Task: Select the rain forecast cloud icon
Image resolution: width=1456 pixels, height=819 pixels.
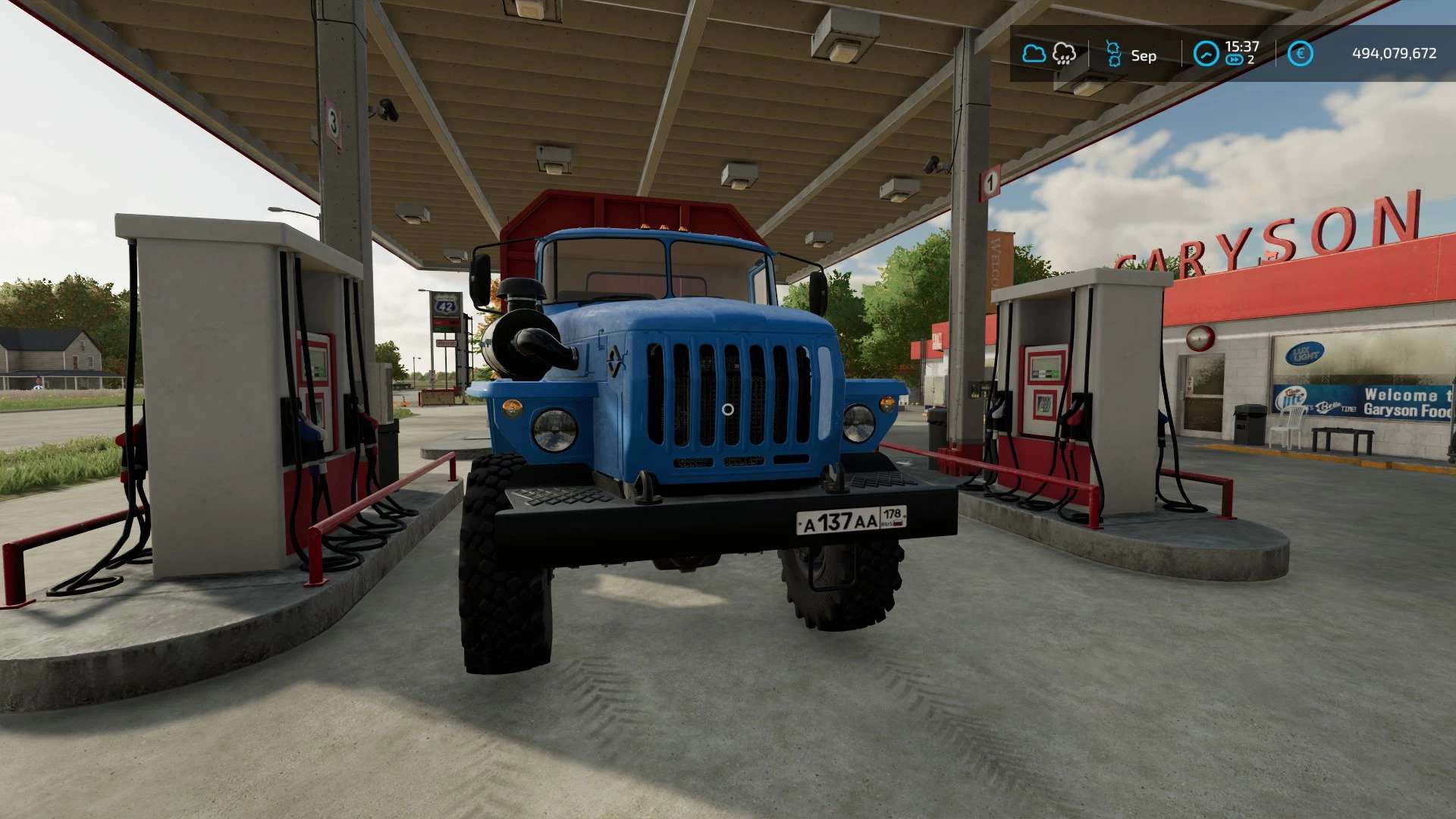Action: [1064, 54]
